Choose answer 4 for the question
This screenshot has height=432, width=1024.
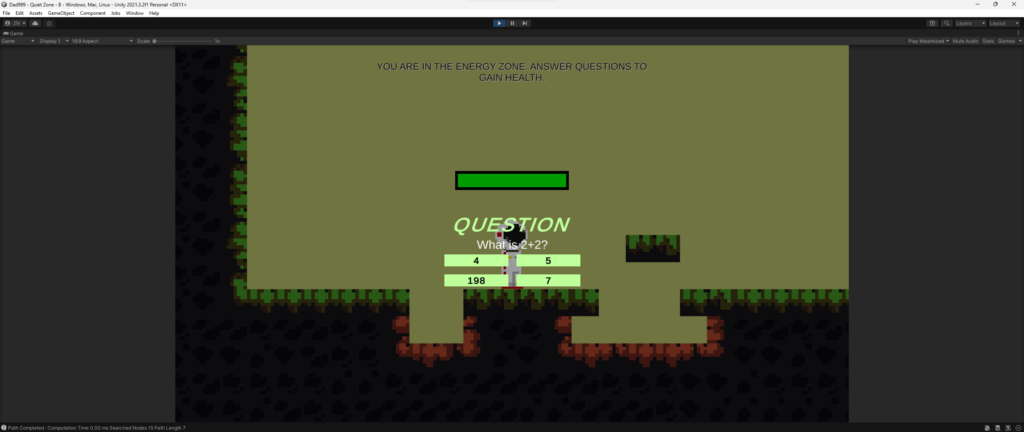[476, 261]
